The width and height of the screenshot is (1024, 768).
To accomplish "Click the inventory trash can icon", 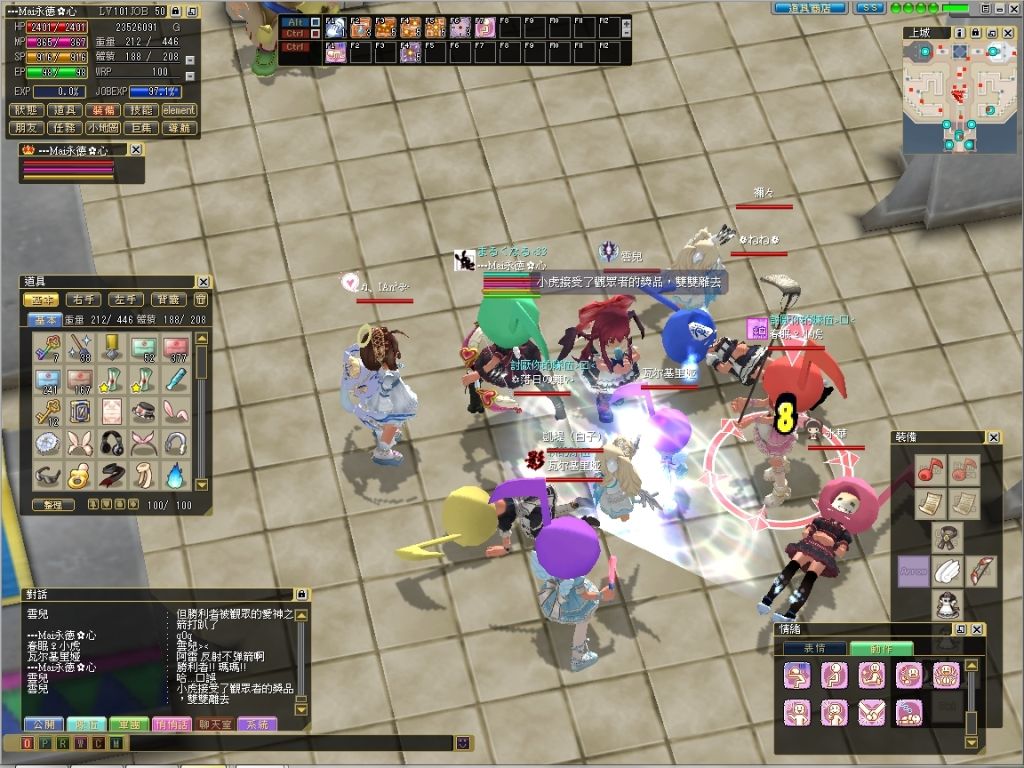I will pyautogui.click(x=200, y=299).
